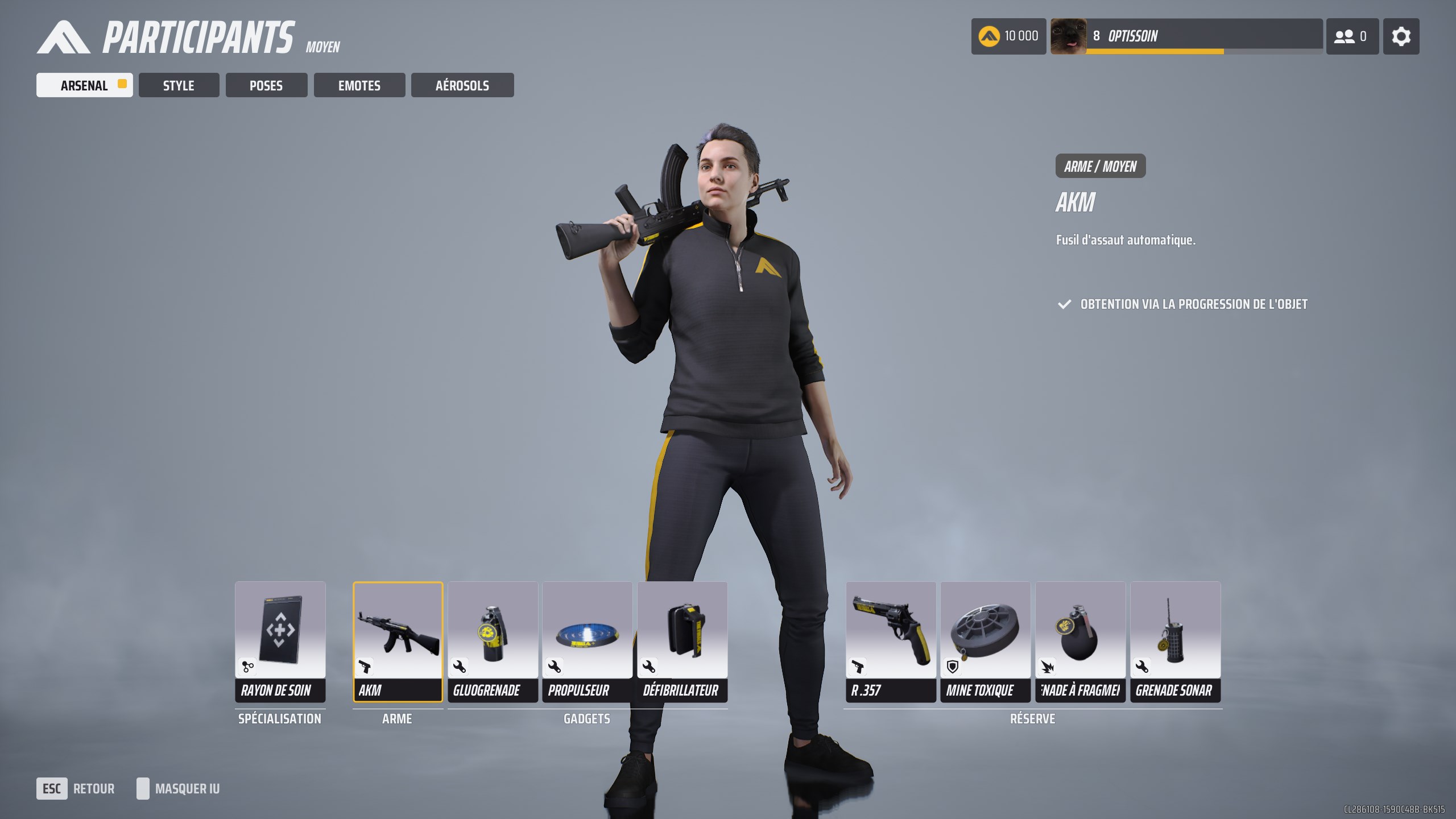
Task: Select the Grenade Sonar reserve slot
Action: [x=1175, y=641]
